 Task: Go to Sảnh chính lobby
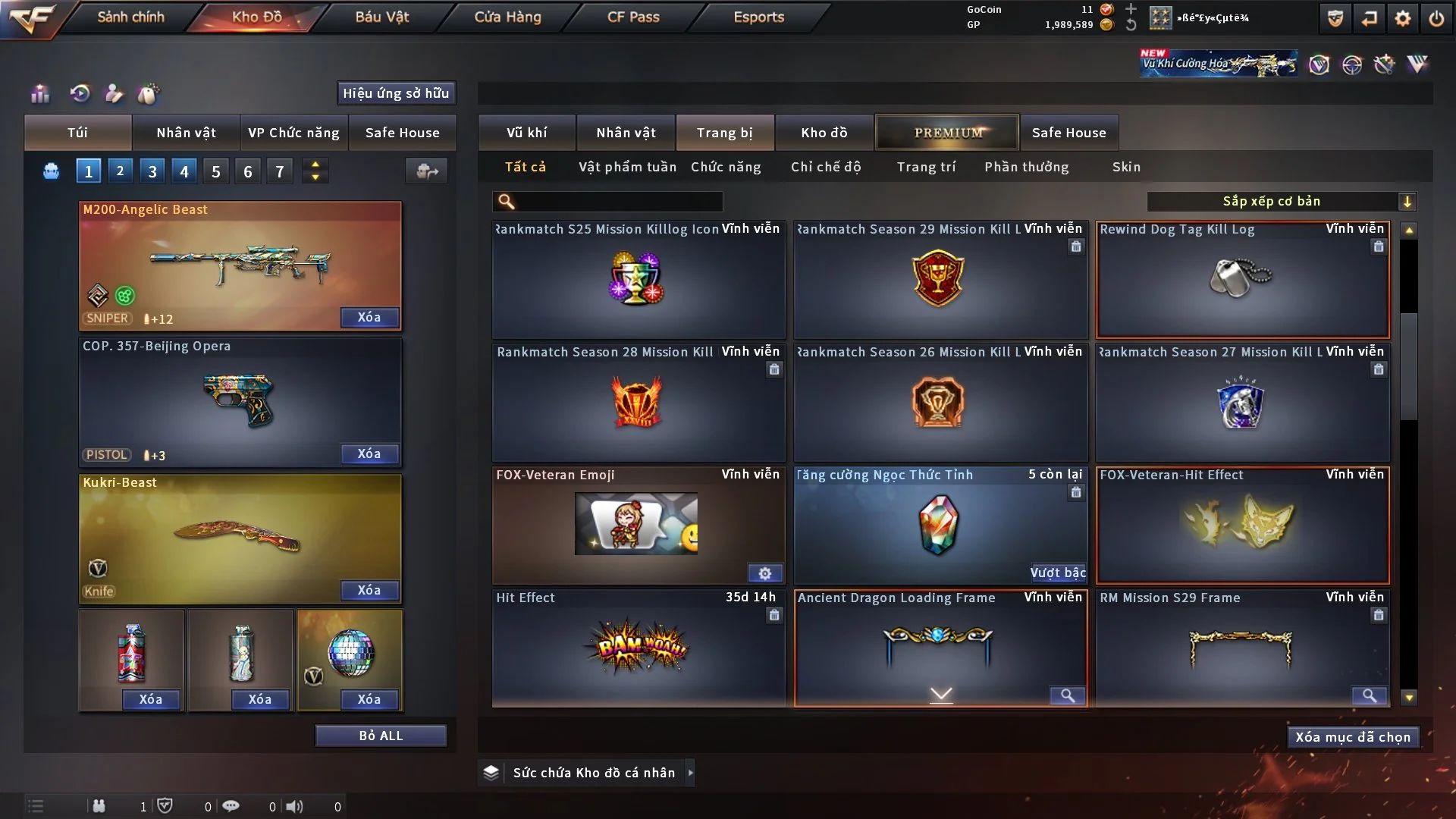[130, 17]
